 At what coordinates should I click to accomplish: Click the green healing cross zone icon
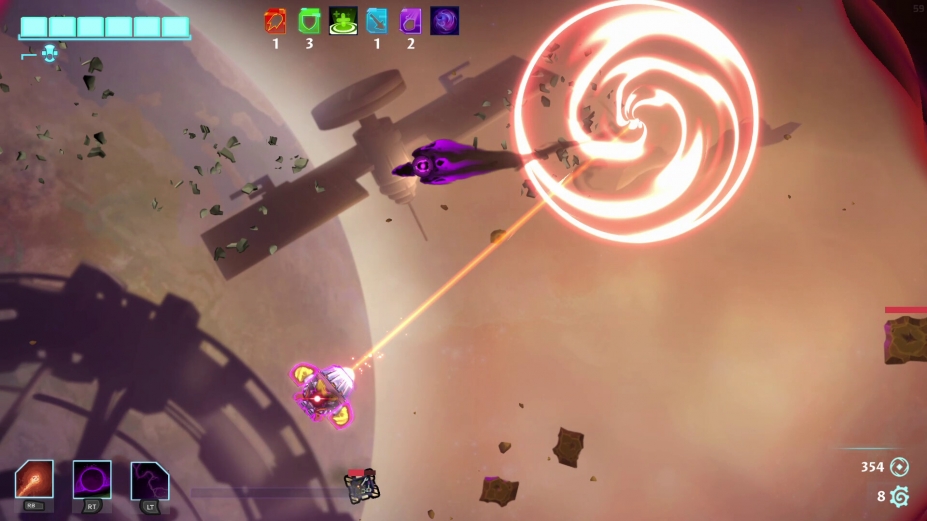point(343,21)
